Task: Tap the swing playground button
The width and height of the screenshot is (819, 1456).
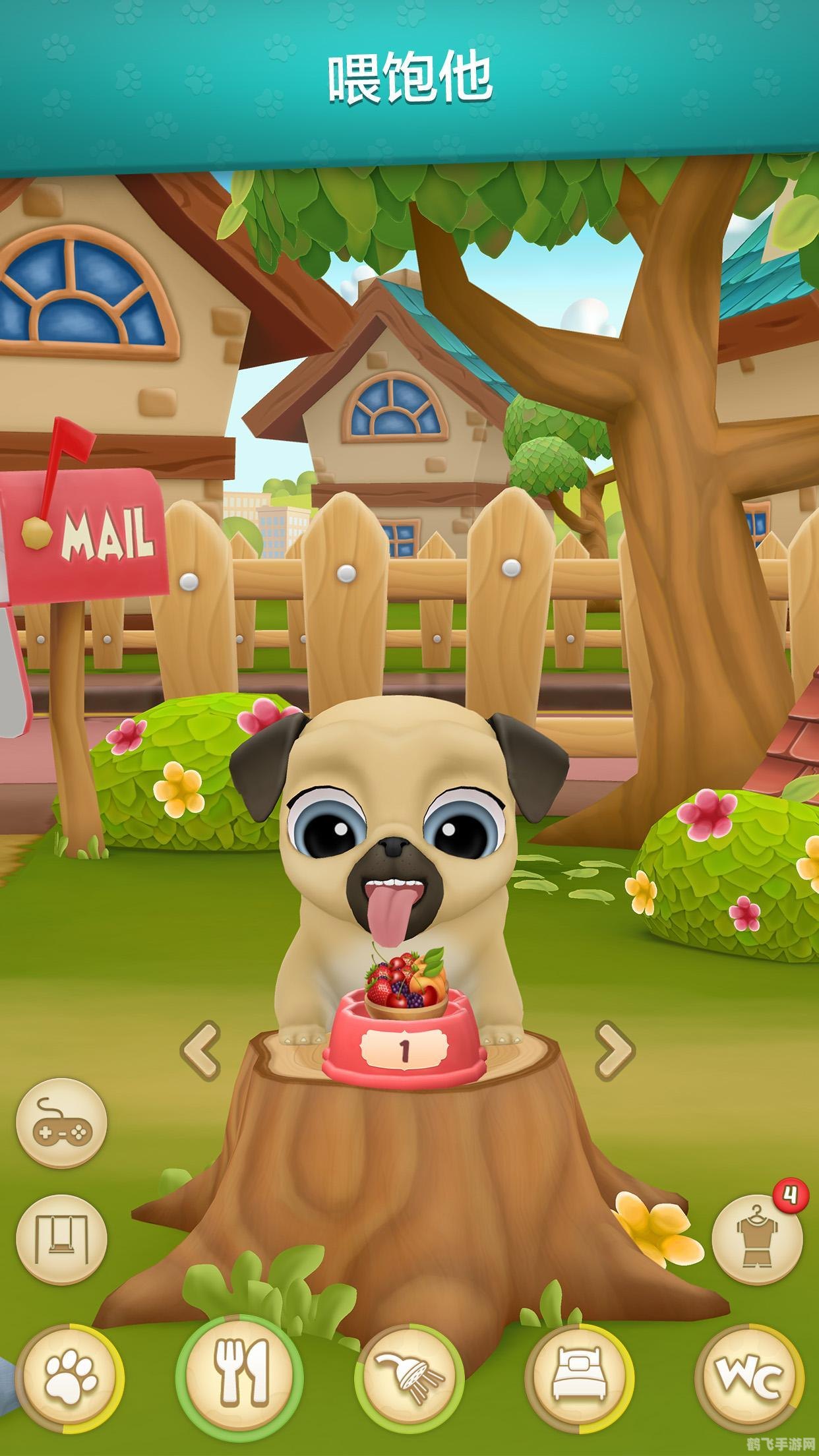Action: (x=61, y=1238)
